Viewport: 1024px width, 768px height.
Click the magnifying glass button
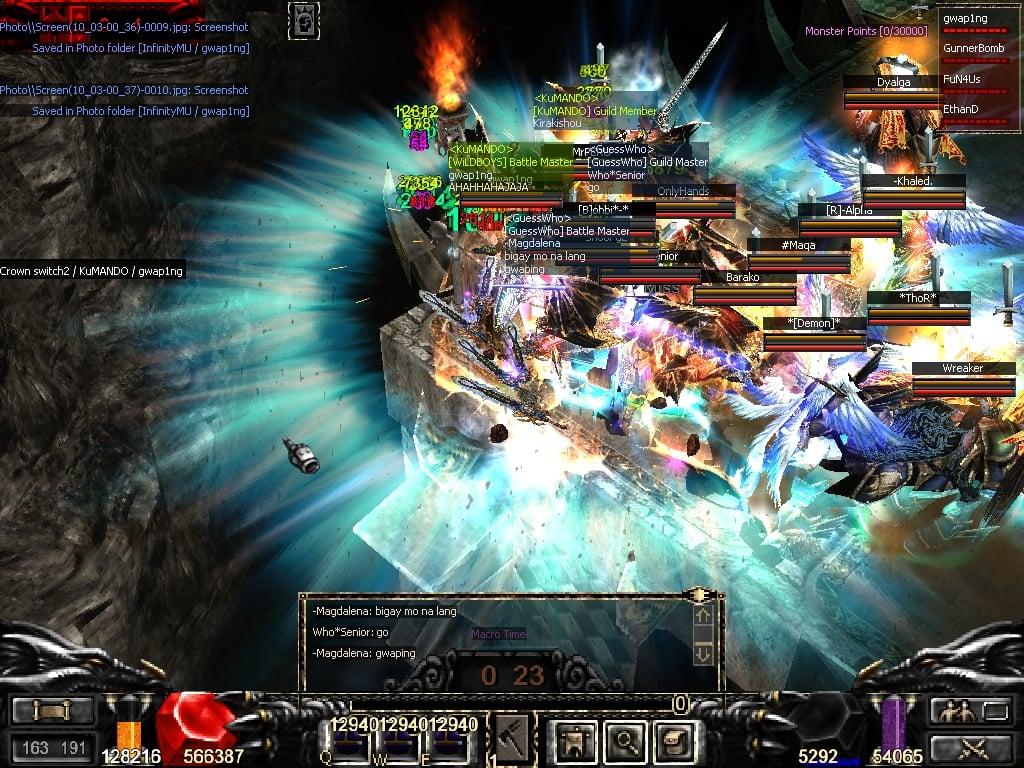pos(627,741)
